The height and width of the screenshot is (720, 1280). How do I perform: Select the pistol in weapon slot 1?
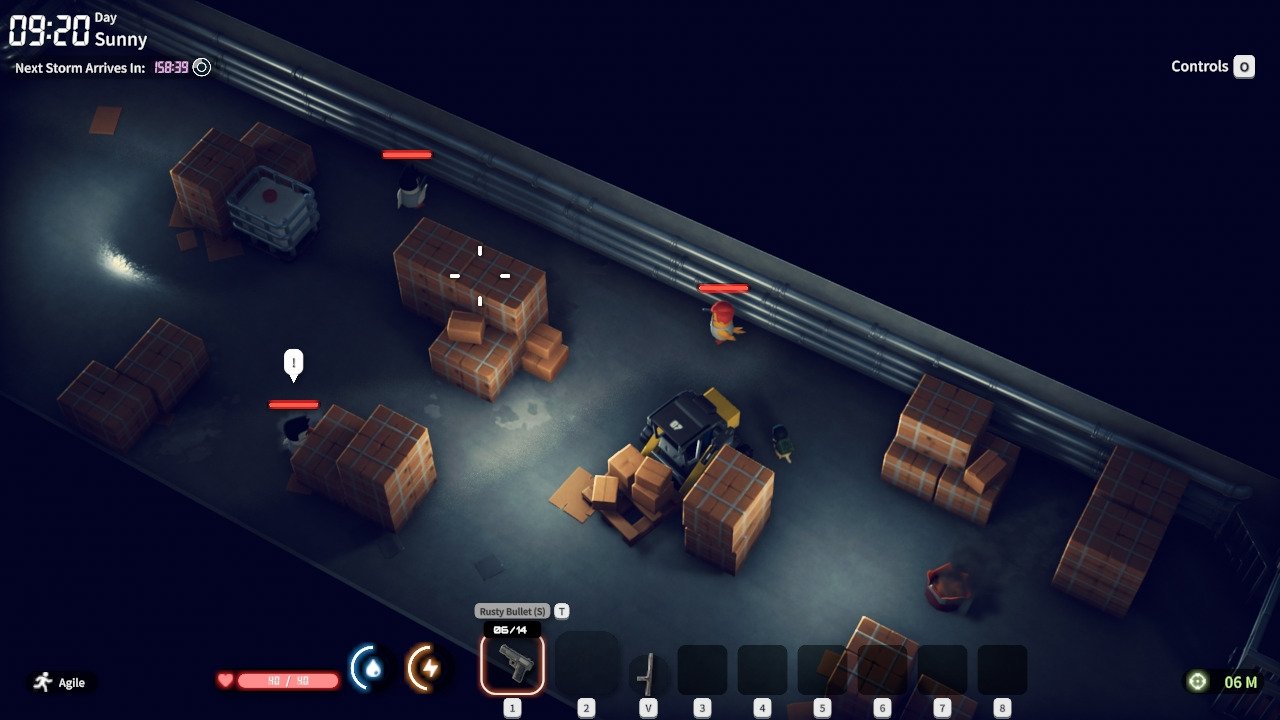pyautogui.click(x=512, y=663)
